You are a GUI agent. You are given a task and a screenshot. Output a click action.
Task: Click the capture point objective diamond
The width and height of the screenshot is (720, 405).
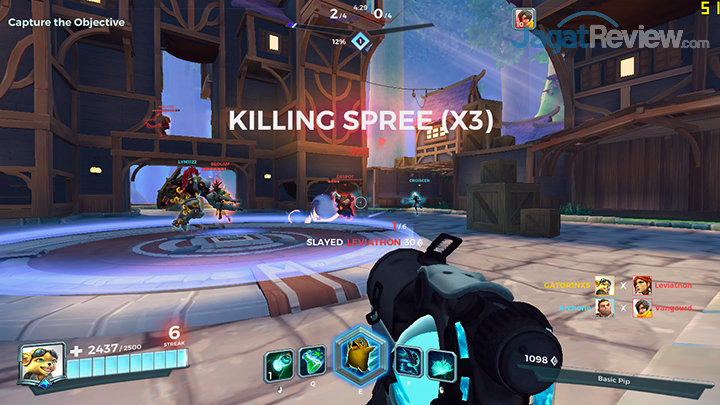coord(362,41)
